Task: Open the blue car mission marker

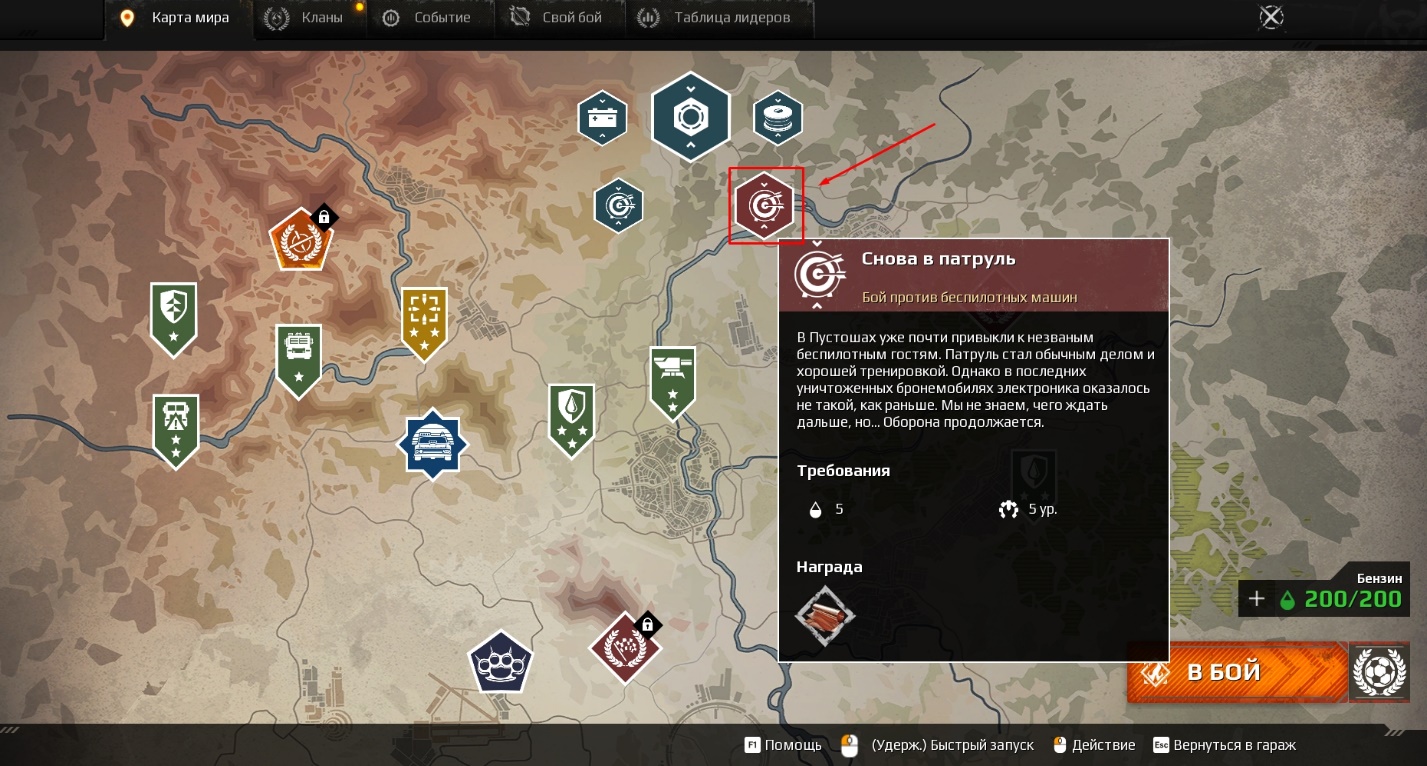Action: (x=432, y=444)
